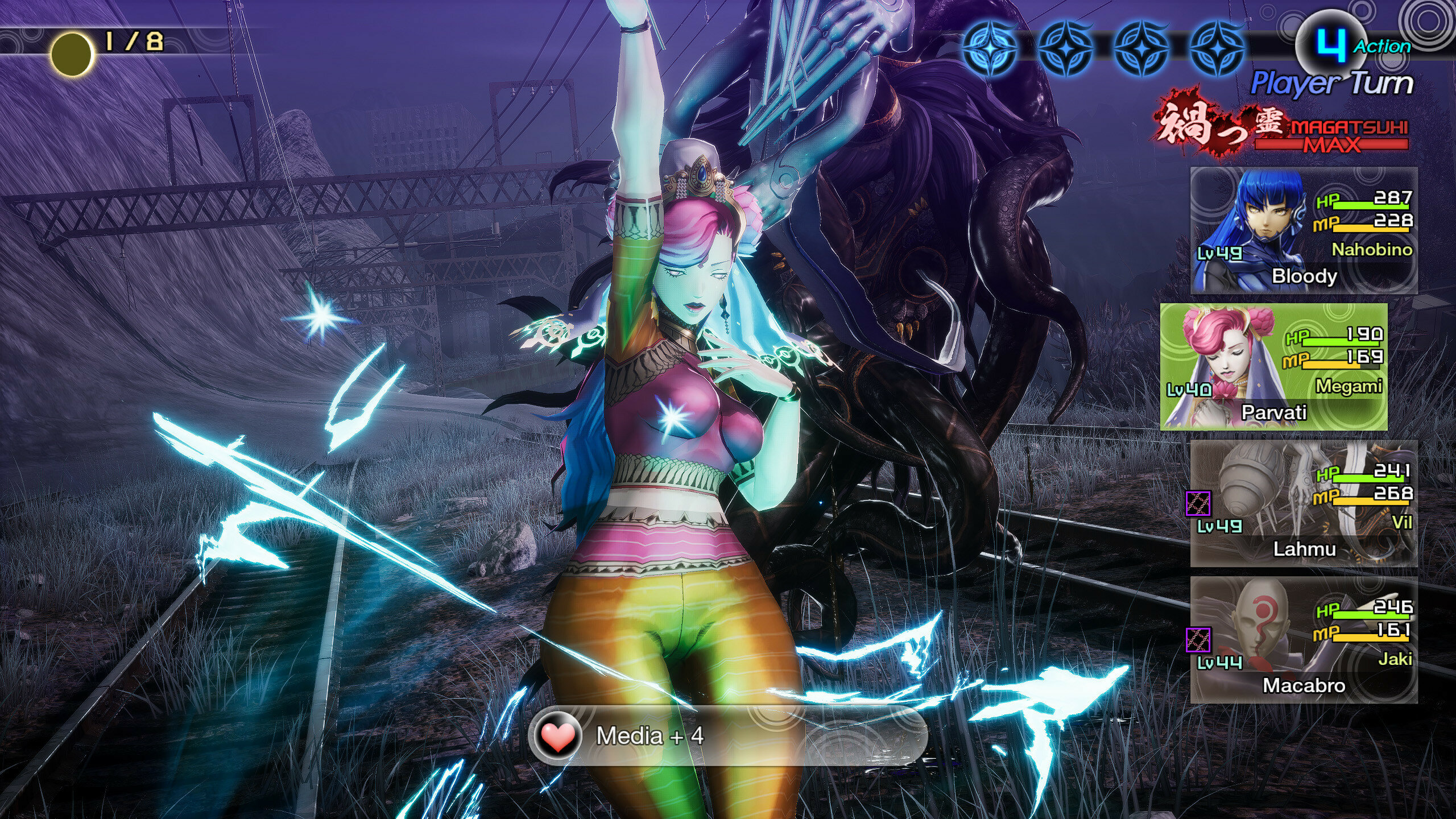The height and width of the screenshot is (819, 1456).
Task: Choose Parvati's highlighted party card
Action: click(x=1273, y=367)
